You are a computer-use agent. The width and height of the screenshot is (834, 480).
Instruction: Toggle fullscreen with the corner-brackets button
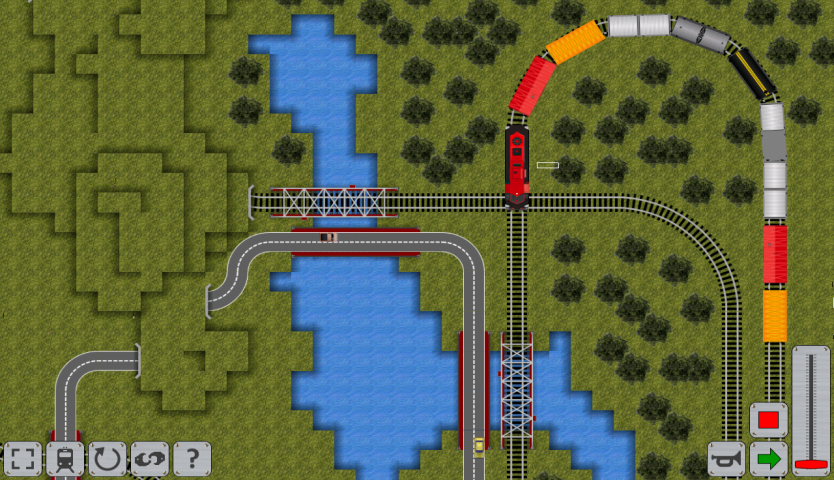pyautogui.click(x=22, y=460)
